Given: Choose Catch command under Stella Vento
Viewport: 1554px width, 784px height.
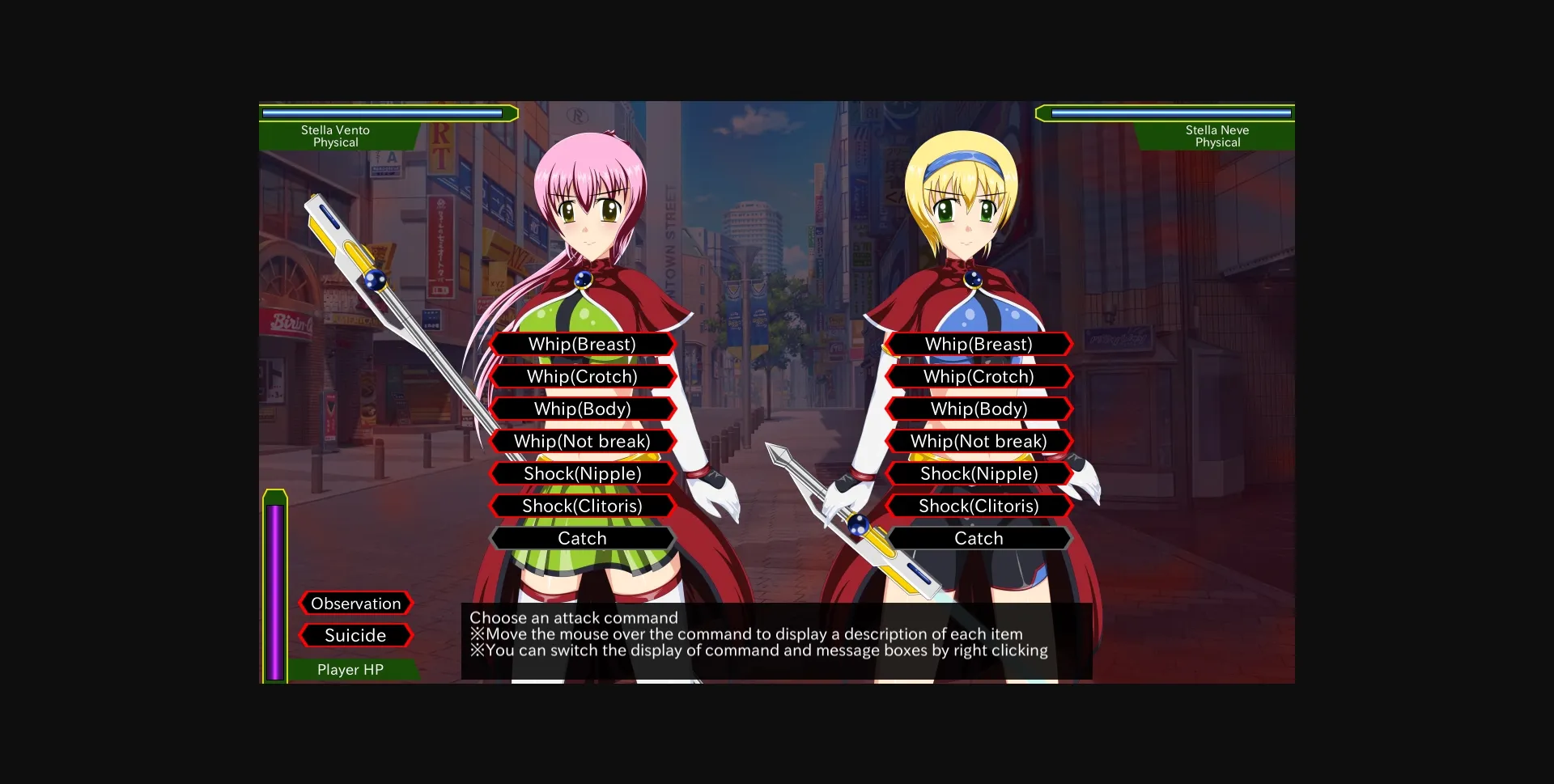Looking at the screenshot, I should coord(582,538).
